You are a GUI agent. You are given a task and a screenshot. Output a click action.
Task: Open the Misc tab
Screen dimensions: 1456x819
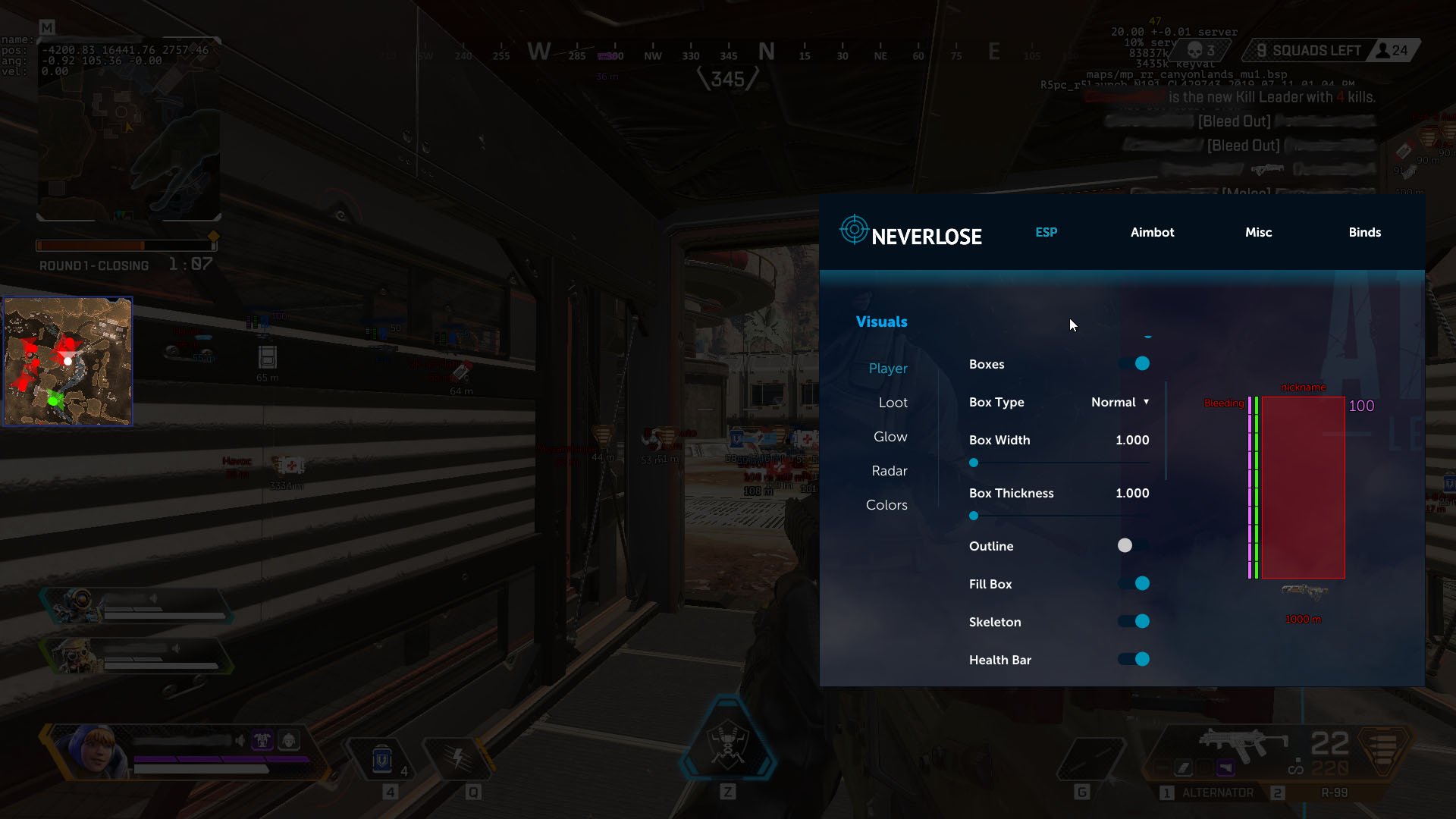tap(1258, 232)
